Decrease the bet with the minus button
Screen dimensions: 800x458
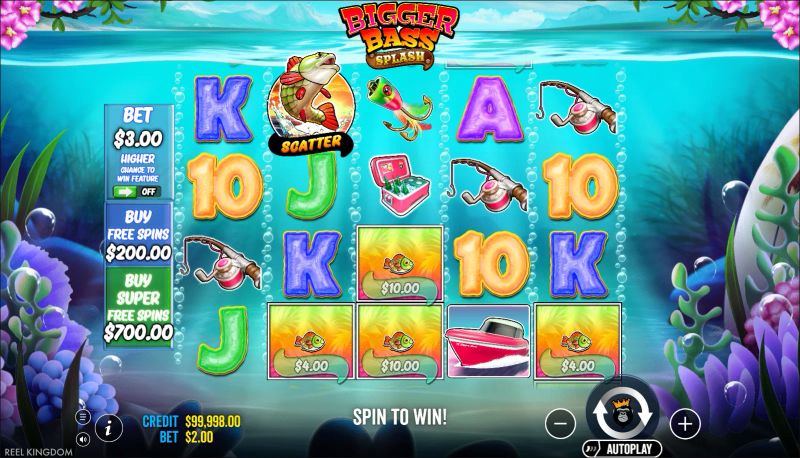point(560,424)
